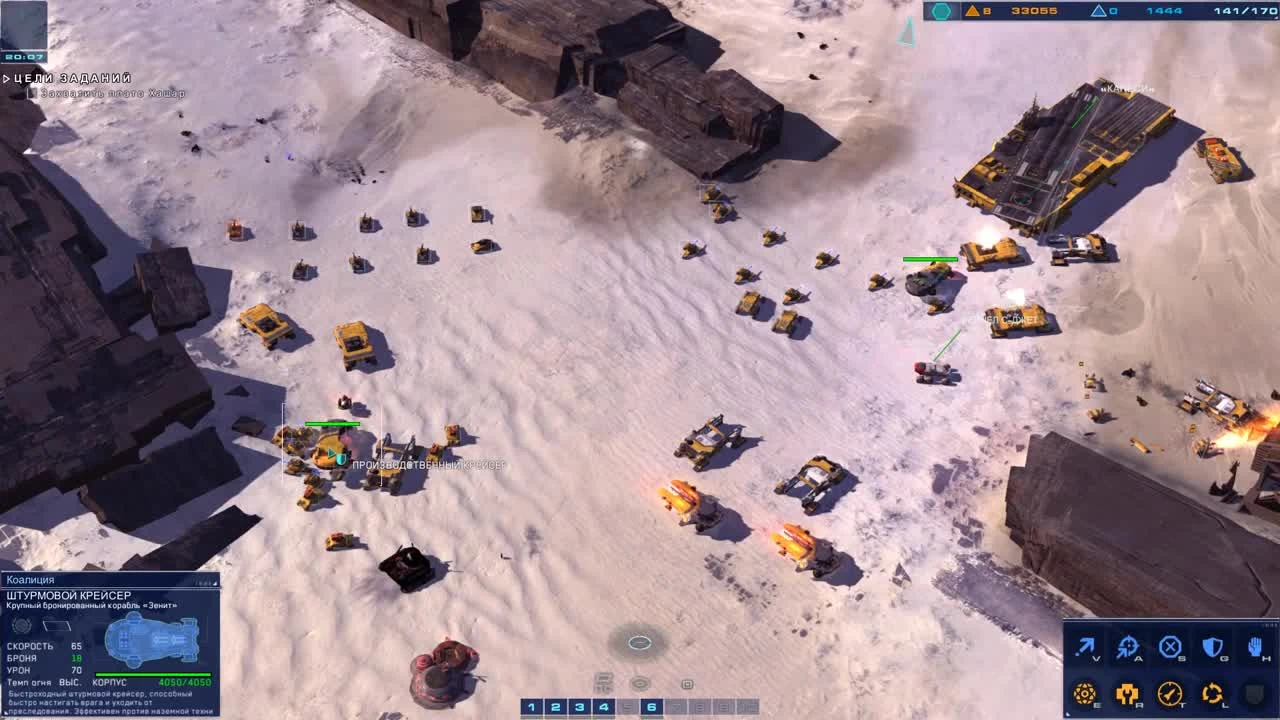1280x720 pixels.
Task: Activate the Attack Move order (A)
Action: pyautogui.click(x=1127, y=645)
